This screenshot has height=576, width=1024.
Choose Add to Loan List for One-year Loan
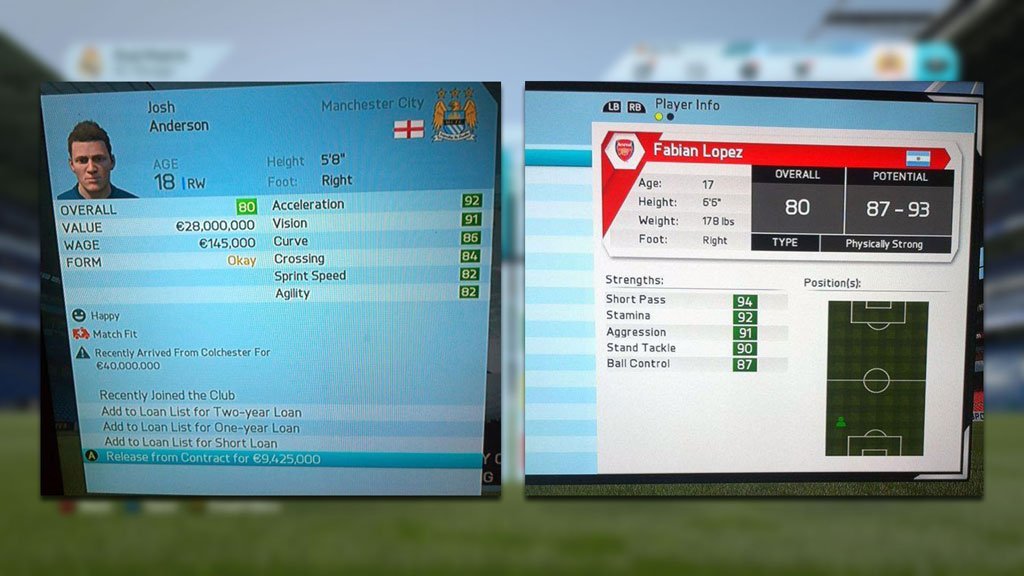pos(201,428)
